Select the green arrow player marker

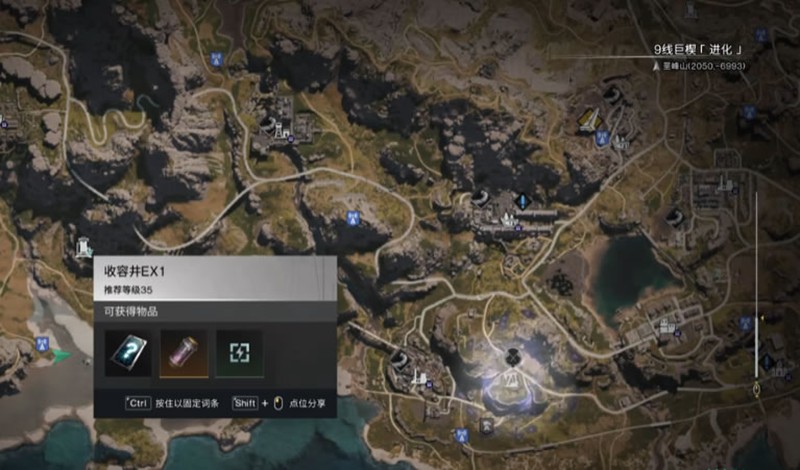pos(62,354)
